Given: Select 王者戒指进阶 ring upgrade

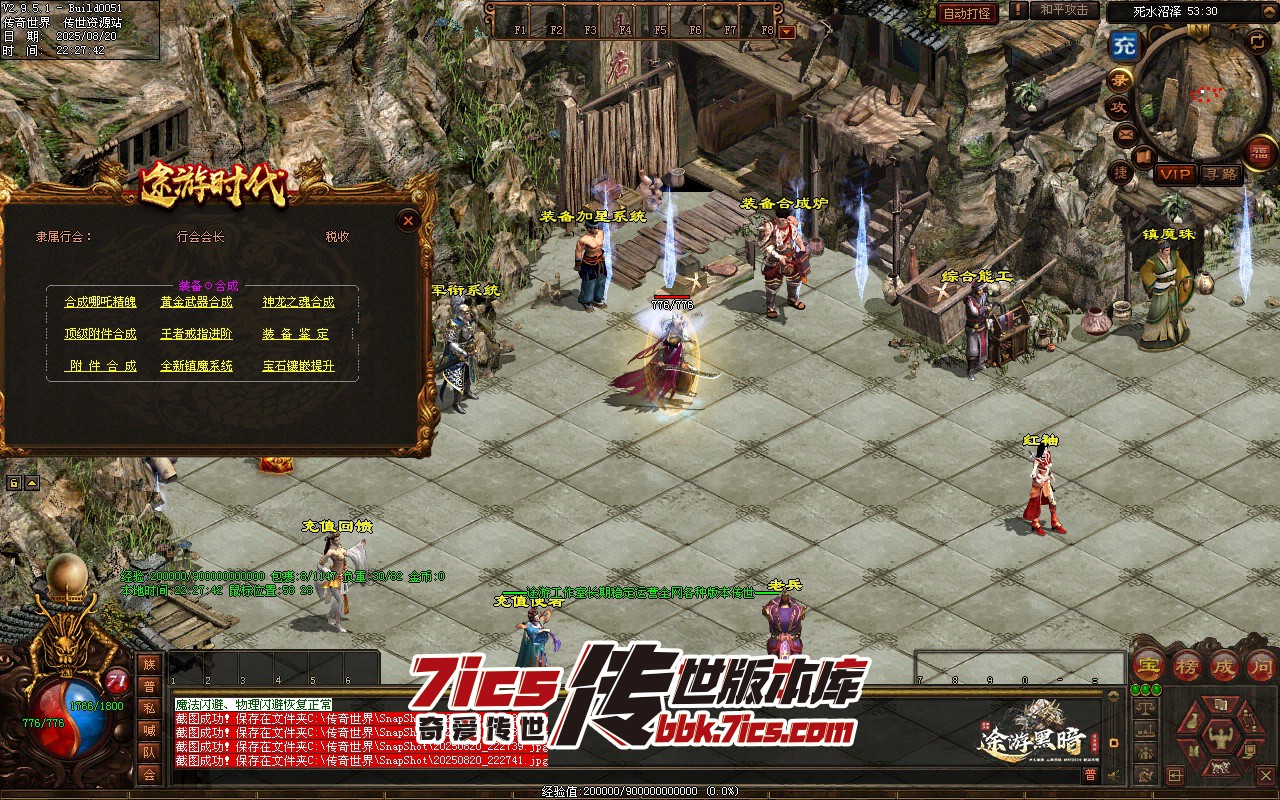Looking at the screenshot, I should [x=196, y=334].
